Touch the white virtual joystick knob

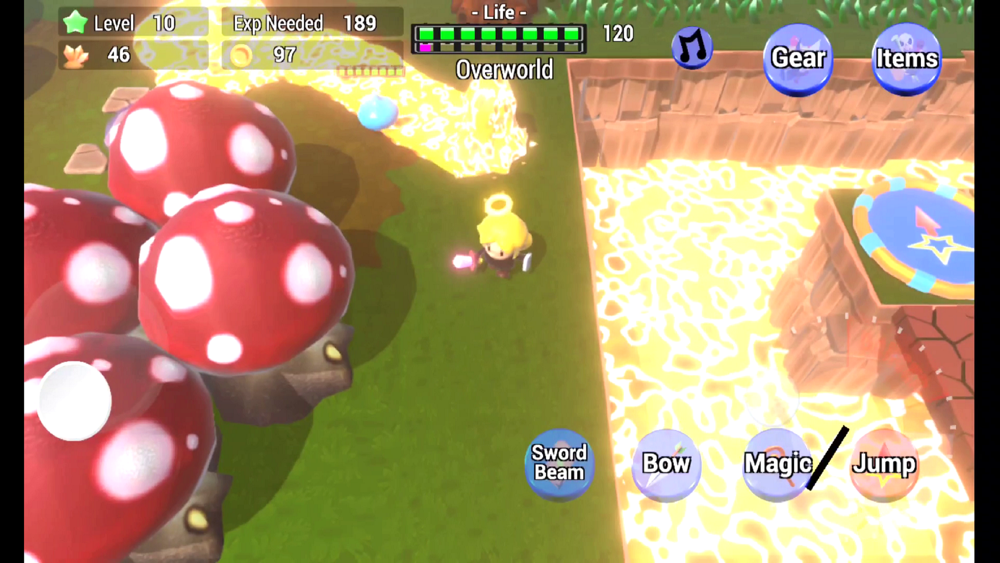click(74, 400)
